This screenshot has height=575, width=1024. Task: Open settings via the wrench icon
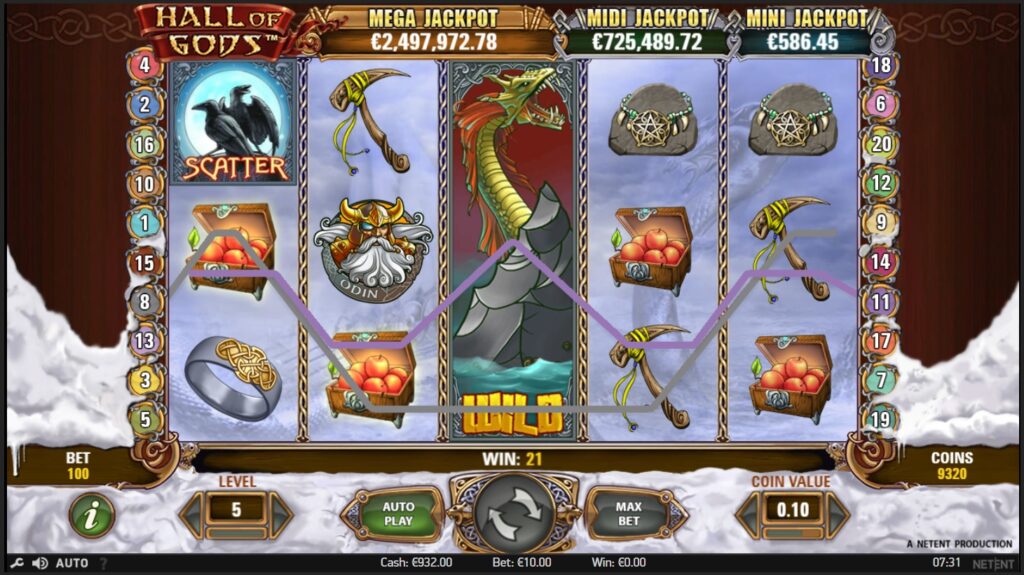17,563
